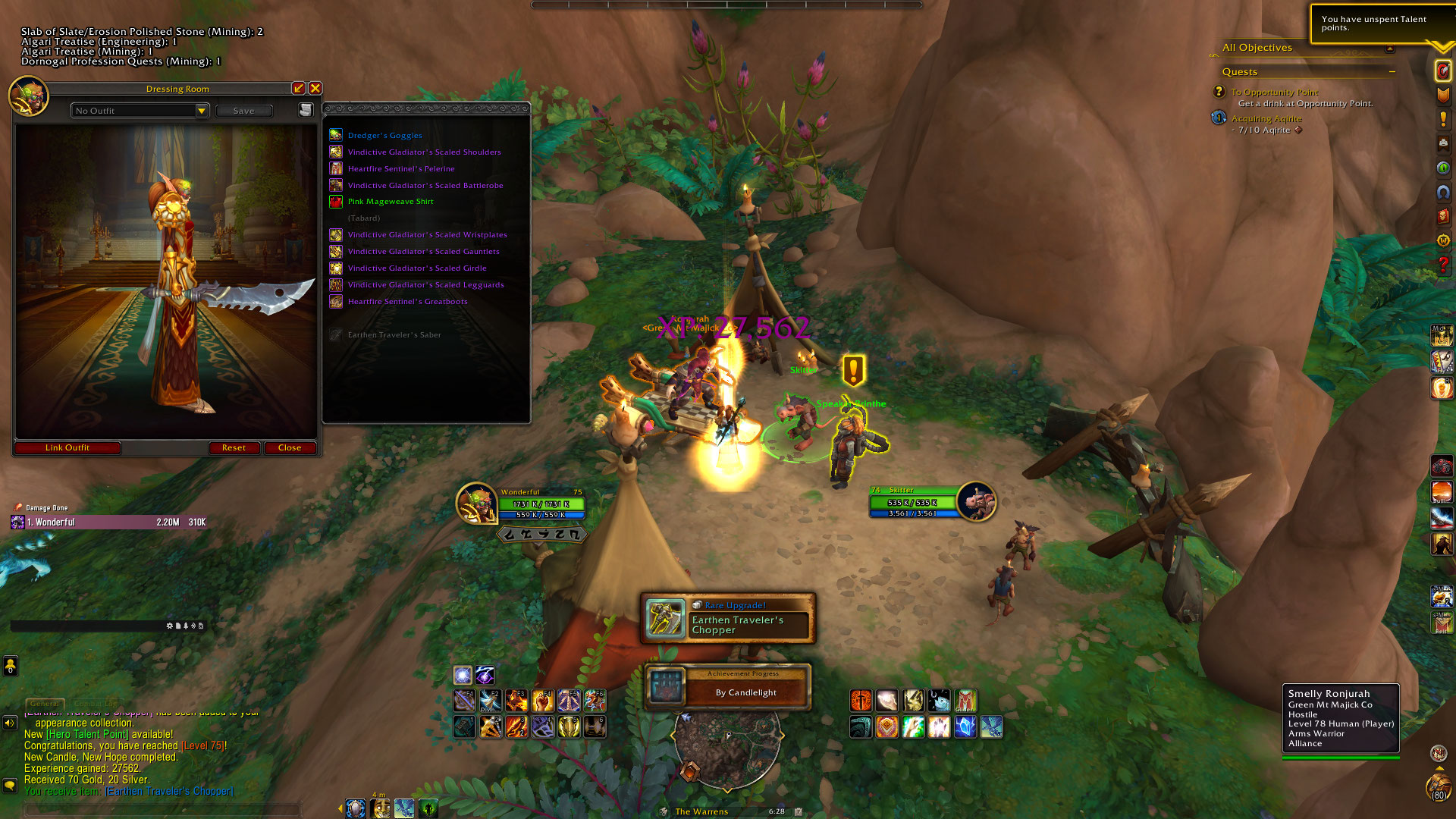Open the Rare Upgrade Earthen Traveler's Chopper popup

[728, 619]
